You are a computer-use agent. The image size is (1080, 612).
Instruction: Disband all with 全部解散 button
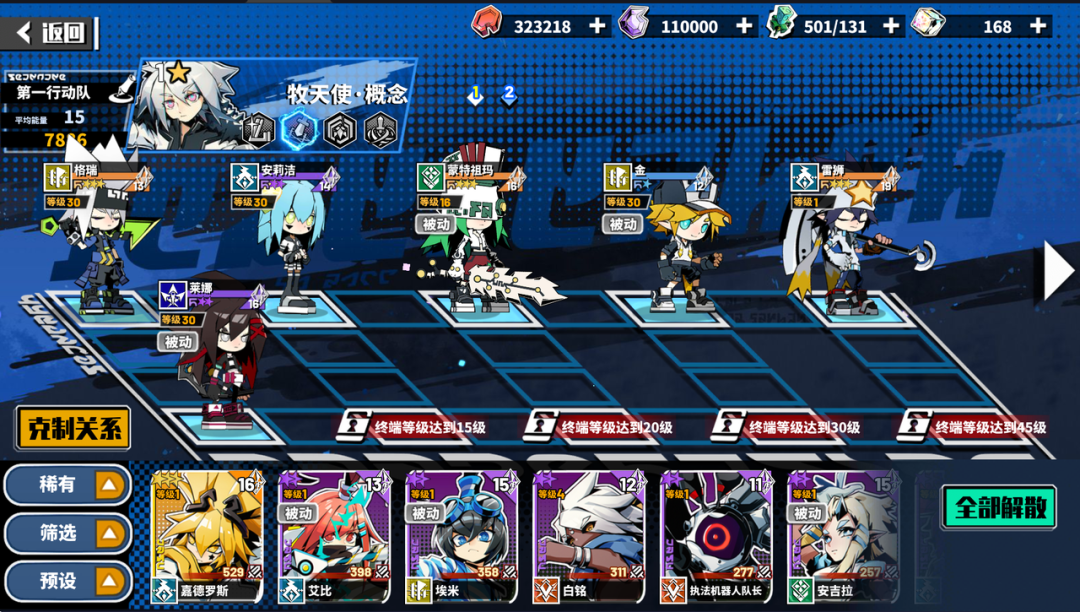pos(998,506)
